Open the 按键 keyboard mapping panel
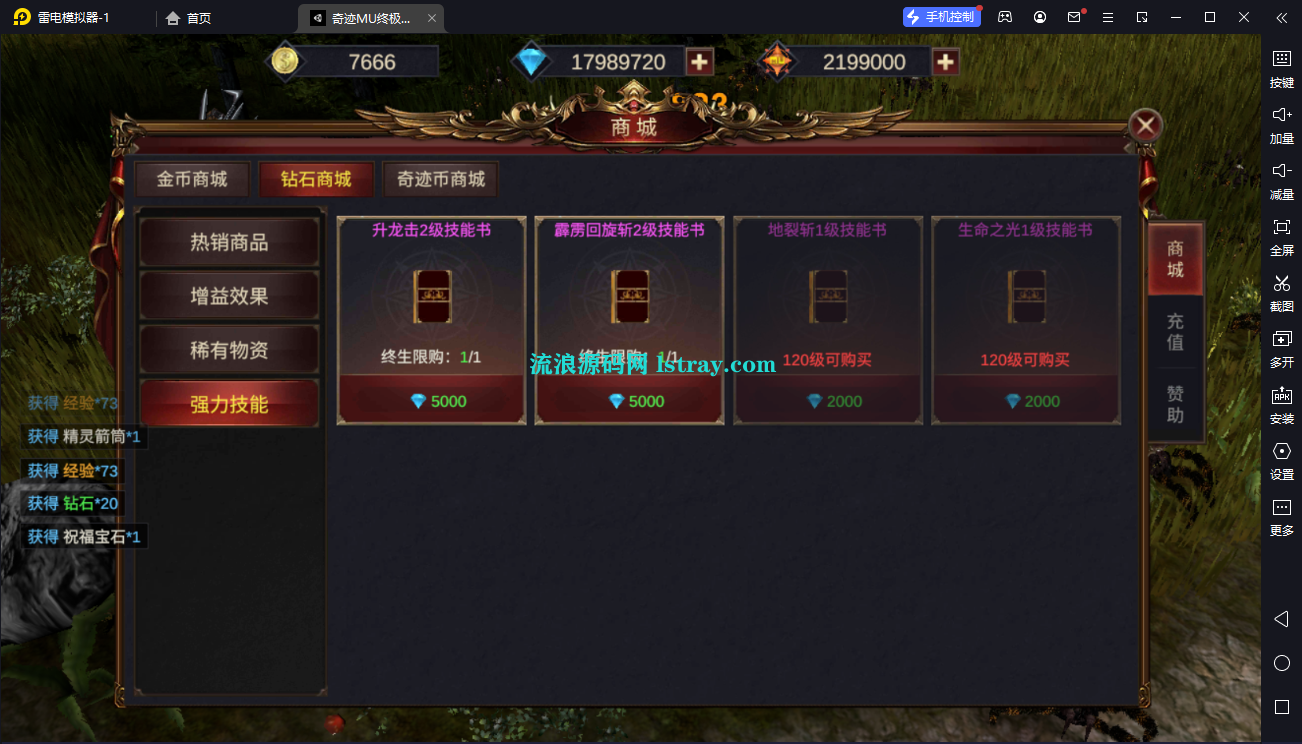The height and width of the screenshot is (744, 1302). (1281, 68)
